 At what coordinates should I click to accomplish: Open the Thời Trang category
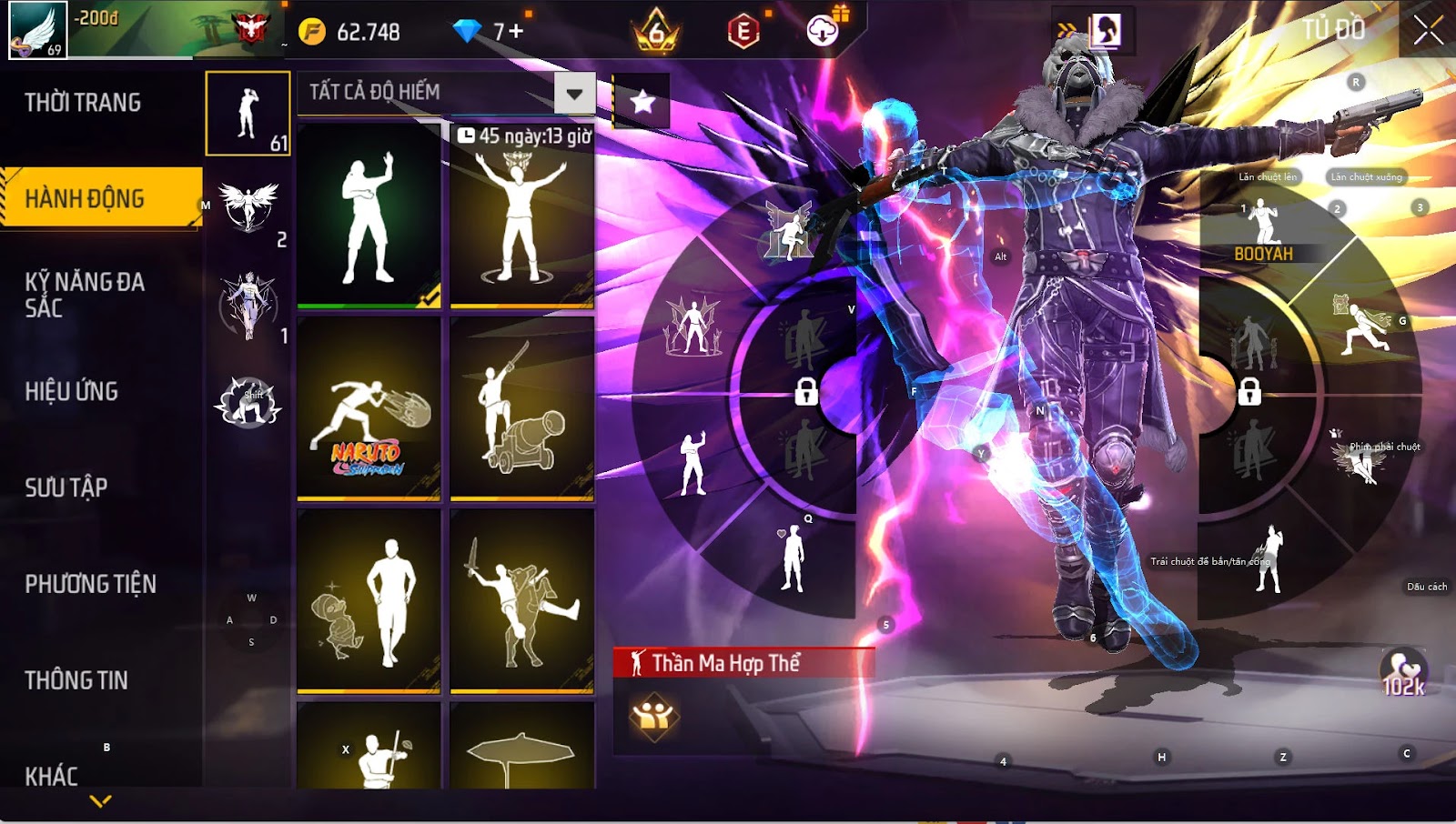83,103
